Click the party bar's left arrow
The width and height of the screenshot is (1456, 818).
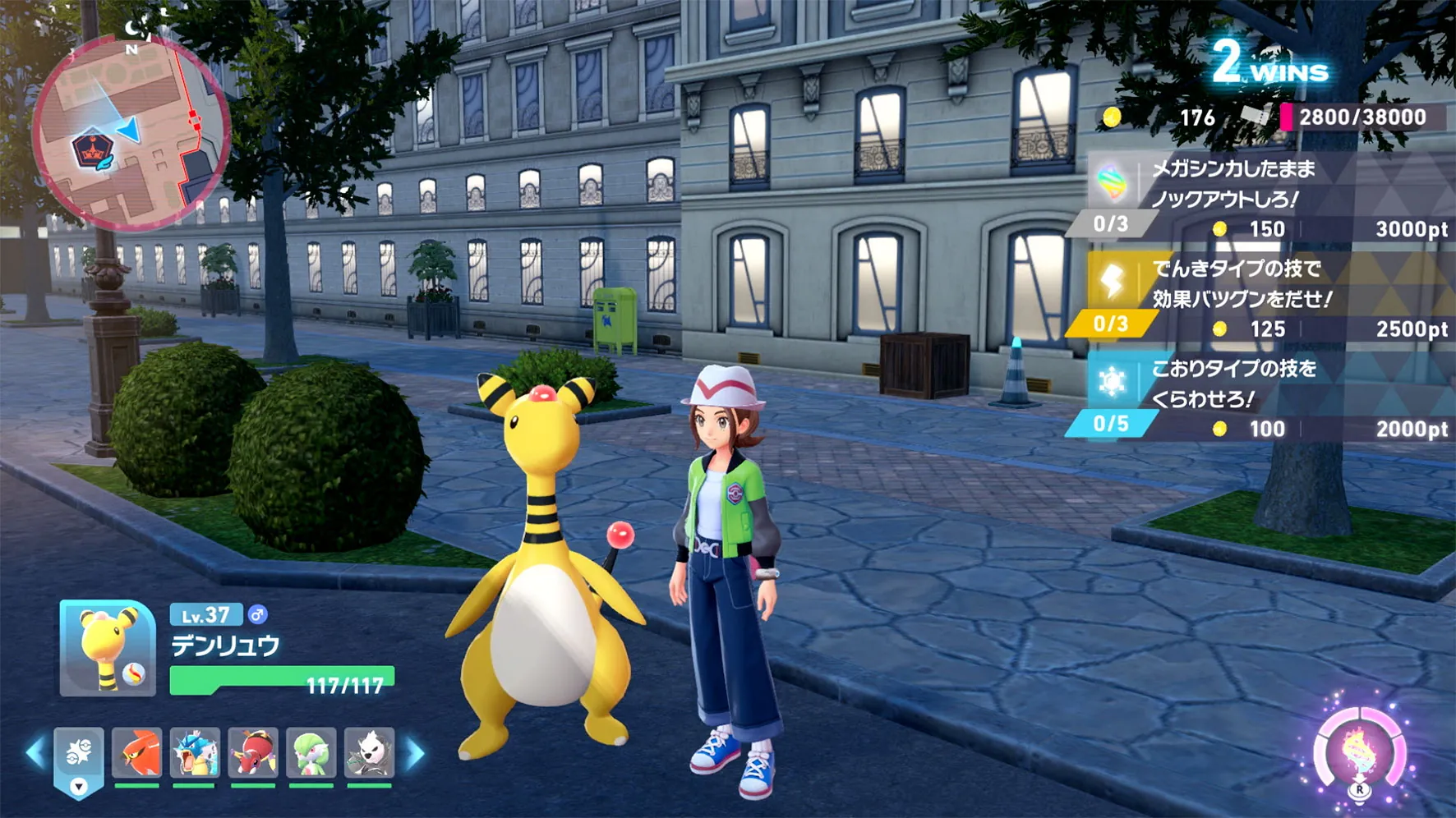click(35, 753)
